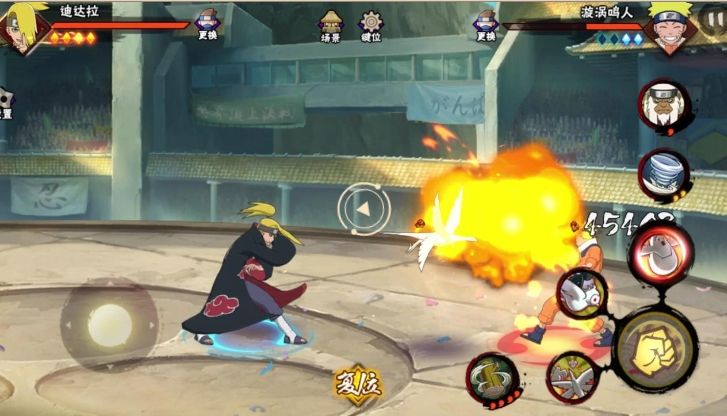This screenshot has width=727, height=416.
Task: Swap the right opponent's character (更换)
Action: (x=486, y=24)
